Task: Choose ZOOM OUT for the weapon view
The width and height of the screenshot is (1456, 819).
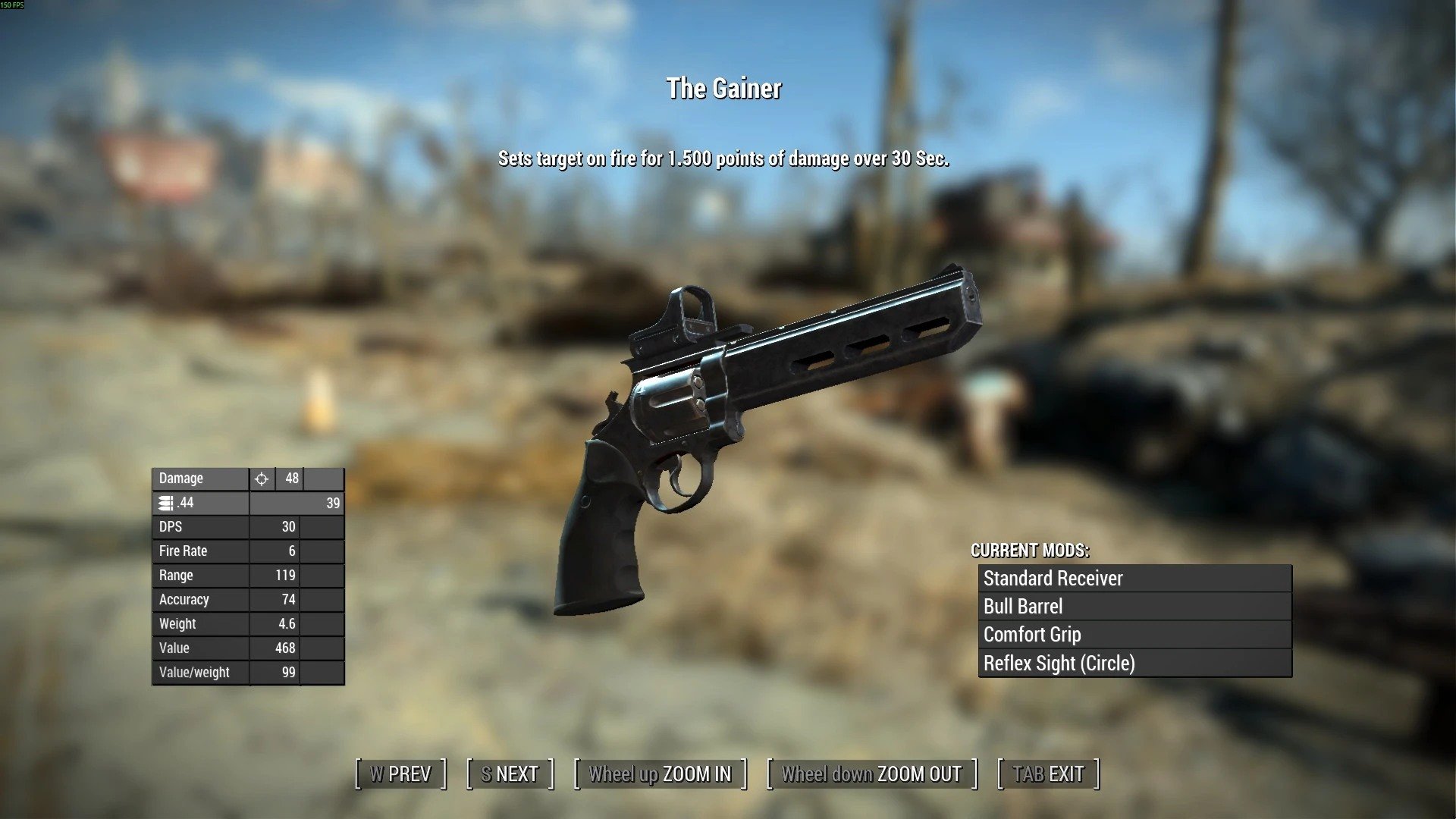Action: (x=871, y=774)
